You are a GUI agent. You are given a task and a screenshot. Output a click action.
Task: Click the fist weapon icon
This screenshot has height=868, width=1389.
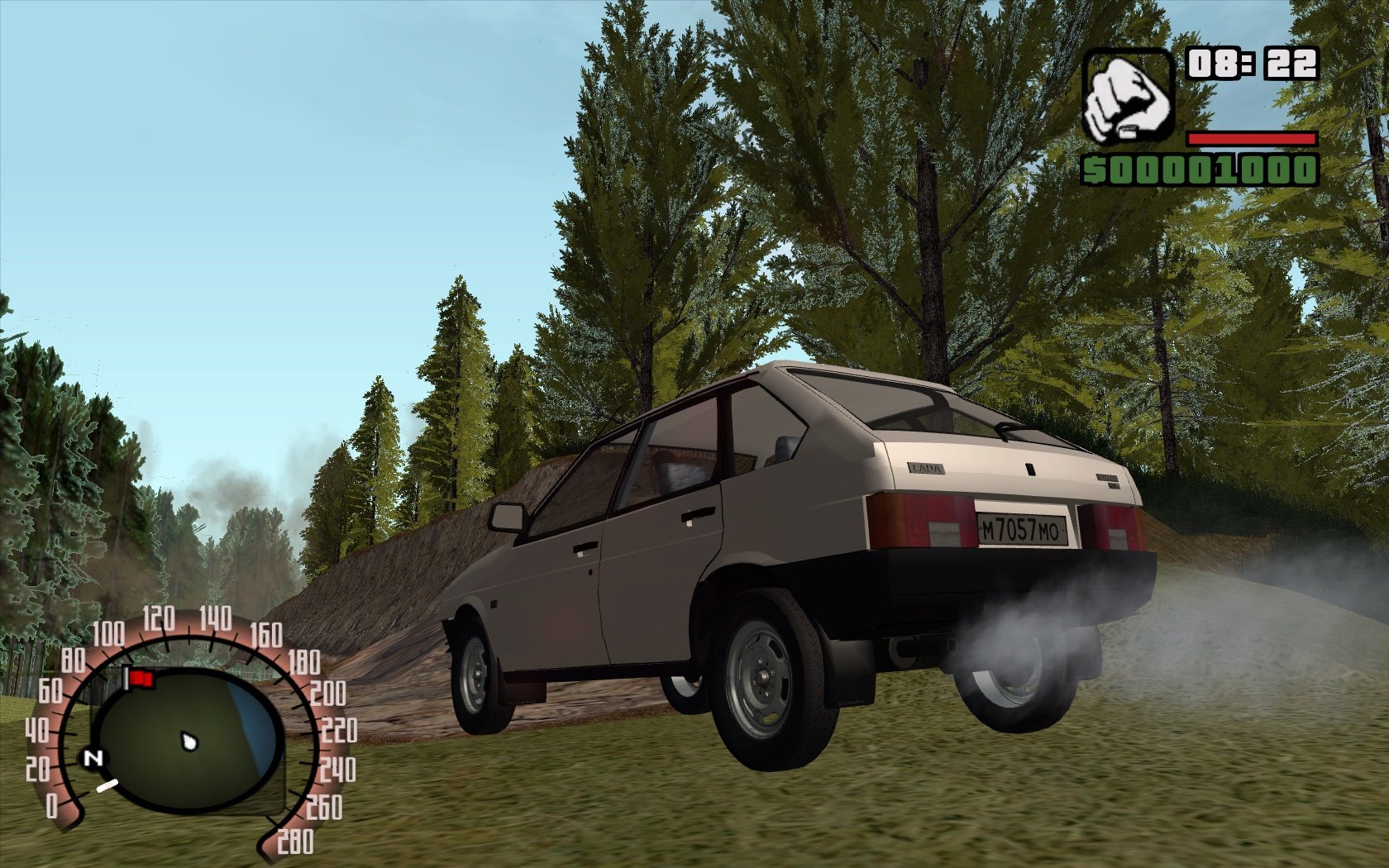click(1128, 96)
